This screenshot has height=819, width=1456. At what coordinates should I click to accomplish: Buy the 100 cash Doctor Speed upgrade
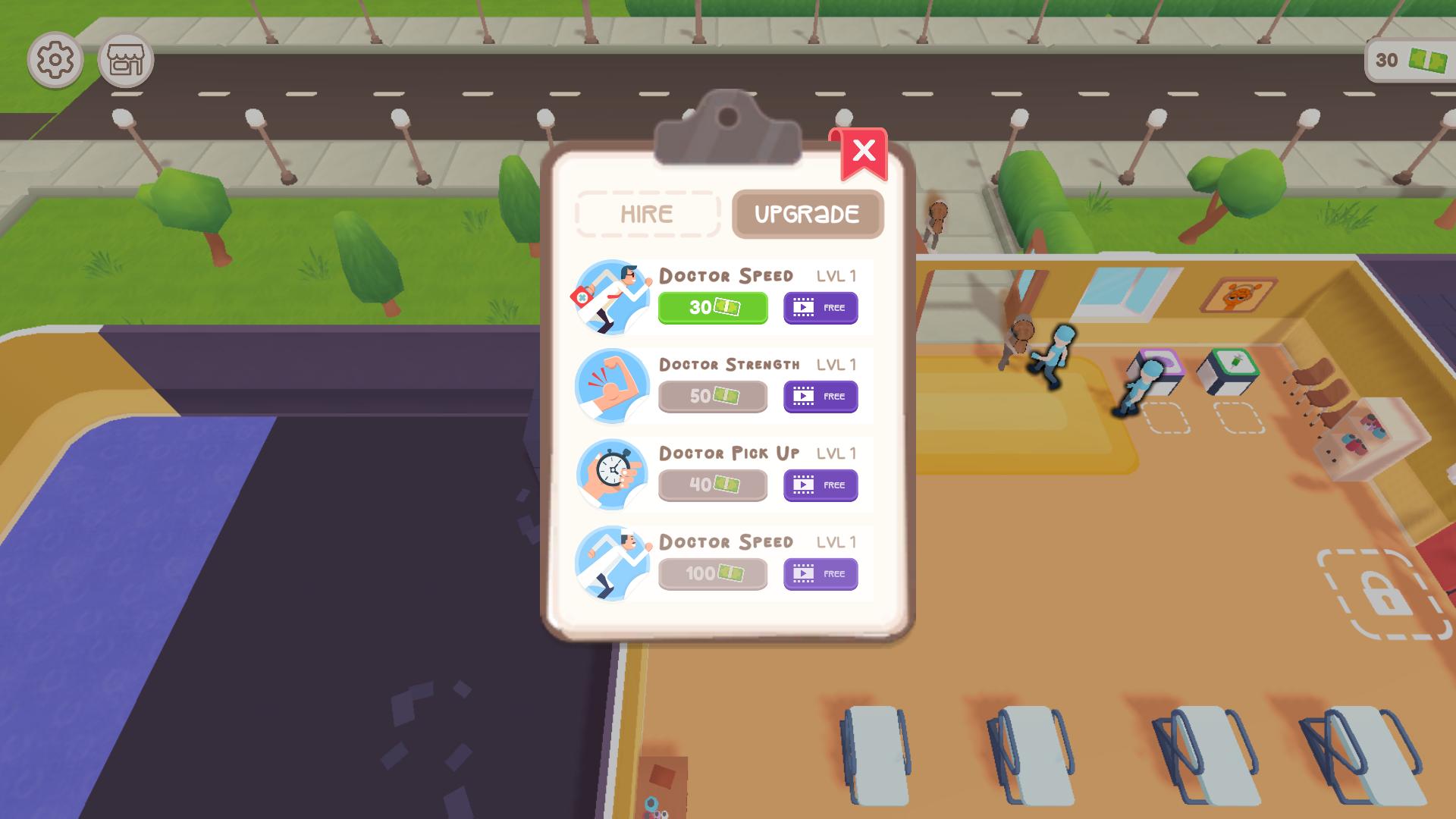(712, 573)
